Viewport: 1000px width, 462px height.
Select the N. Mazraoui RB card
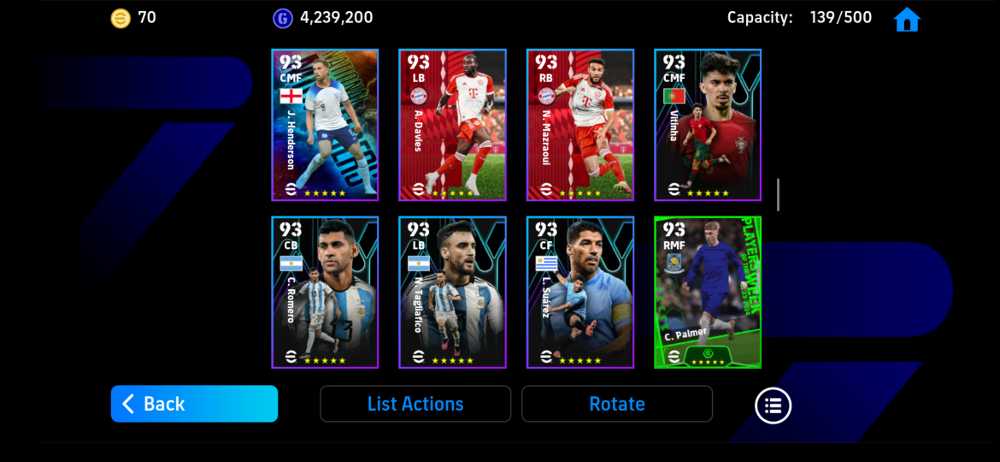coord(580,125)
